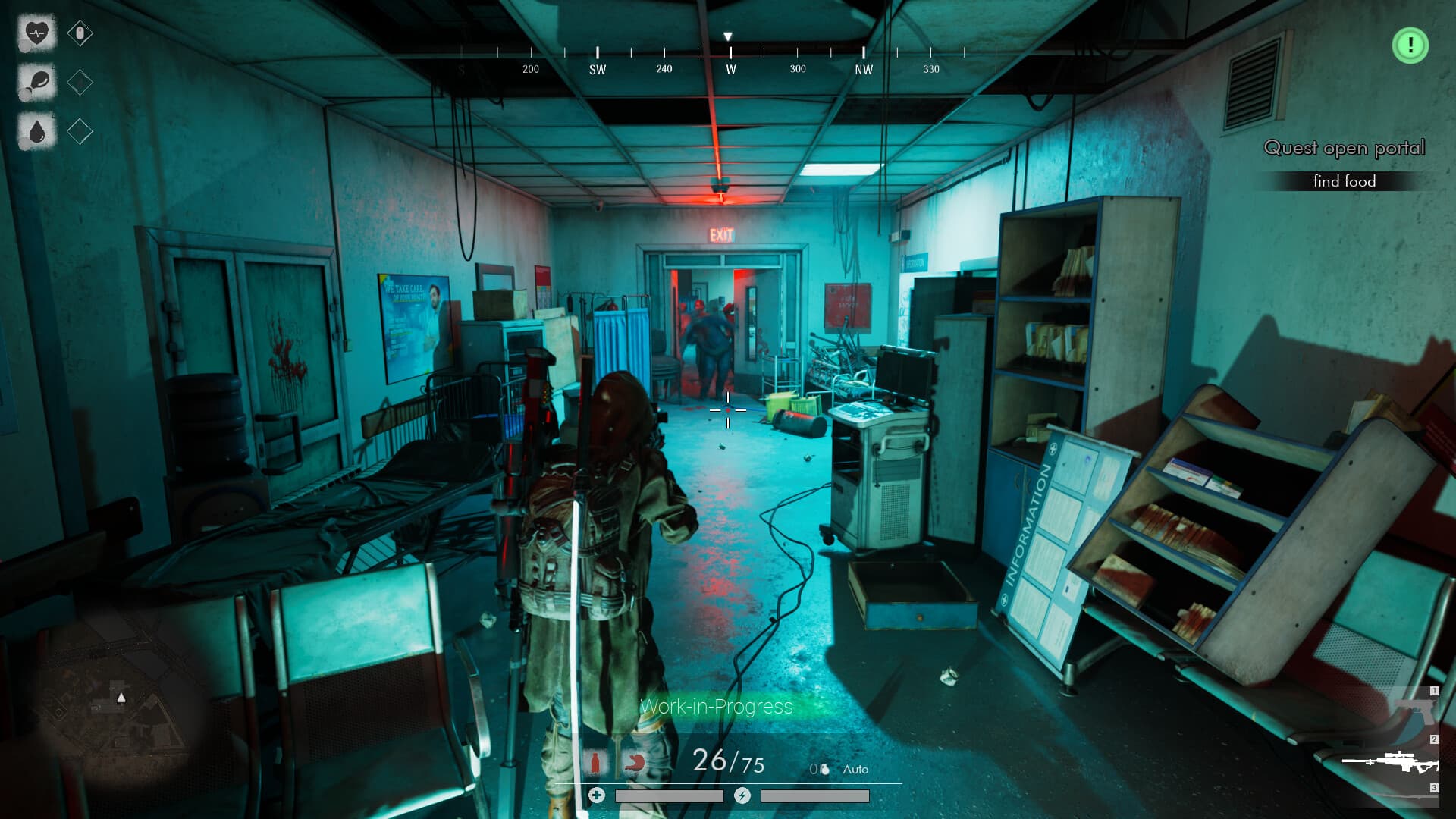Toggle the Auto fire mode indicator
Screen dimensions: 1456x819
pos(855,769)
